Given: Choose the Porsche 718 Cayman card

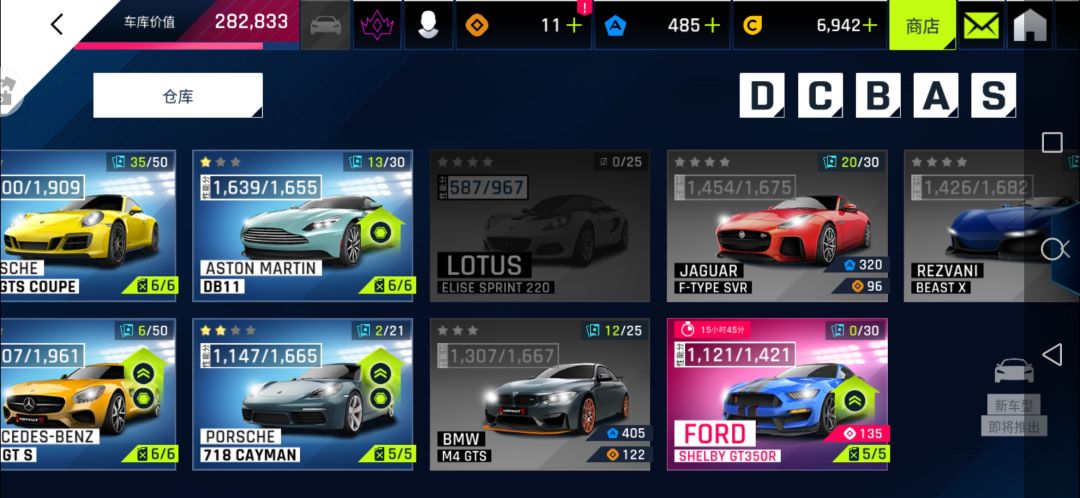Looking at the screenshot, I should click(x=302, y=394).
